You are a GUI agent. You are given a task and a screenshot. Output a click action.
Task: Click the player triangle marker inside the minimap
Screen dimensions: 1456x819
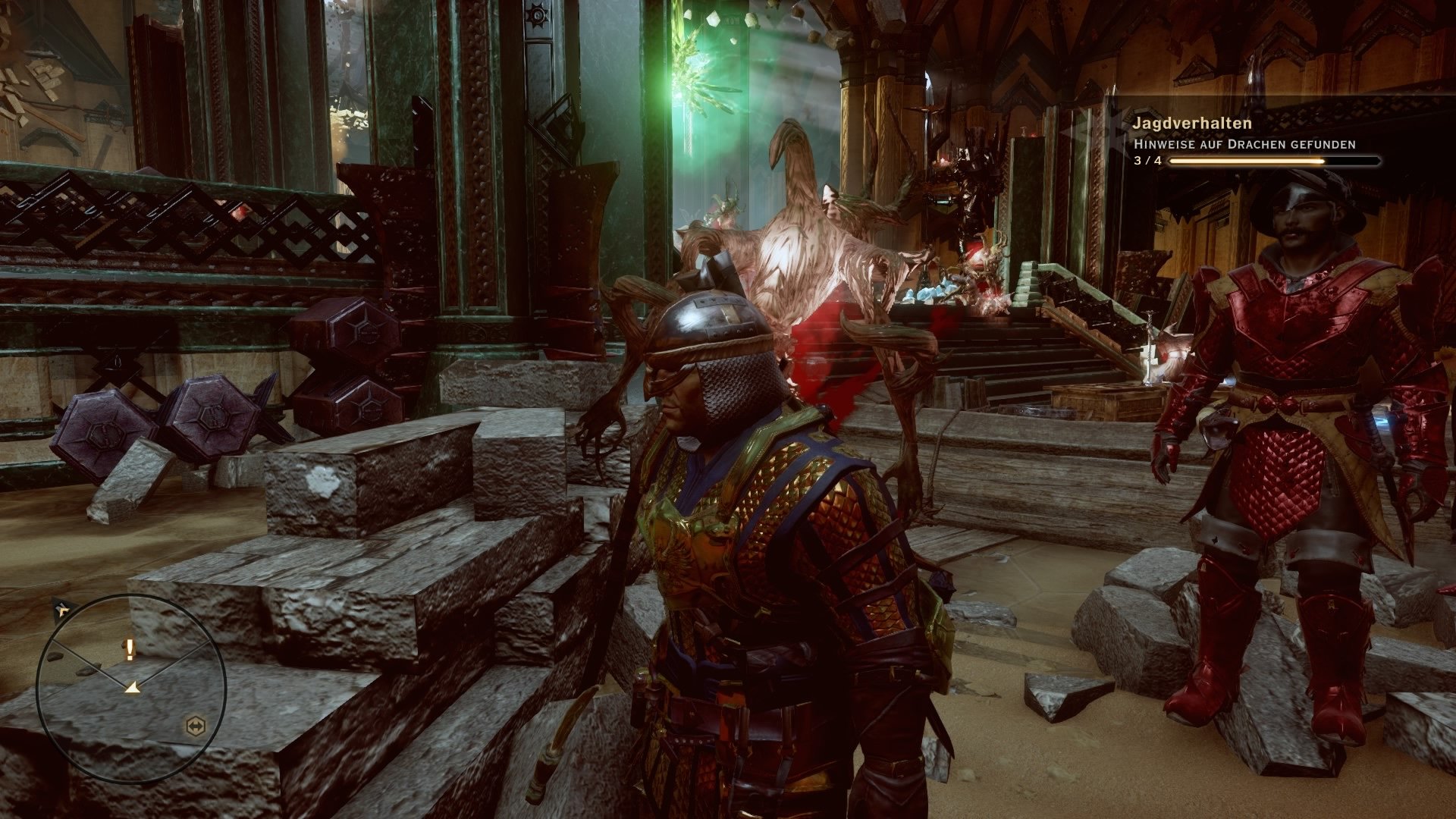point(133,686)
